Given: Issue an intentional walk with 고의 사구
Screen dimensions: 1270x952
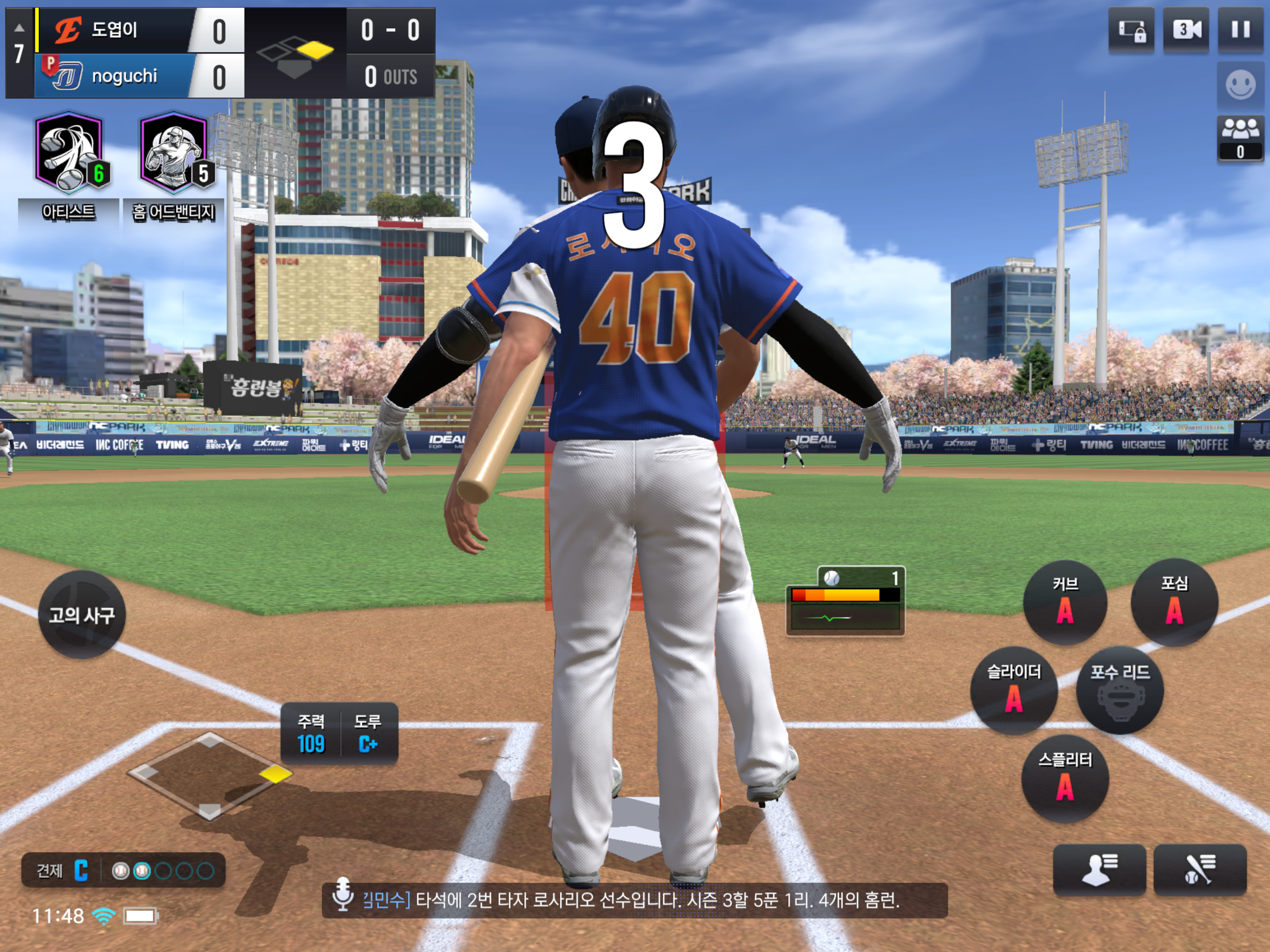Looking at the screenshot, I should coord(81,615).
